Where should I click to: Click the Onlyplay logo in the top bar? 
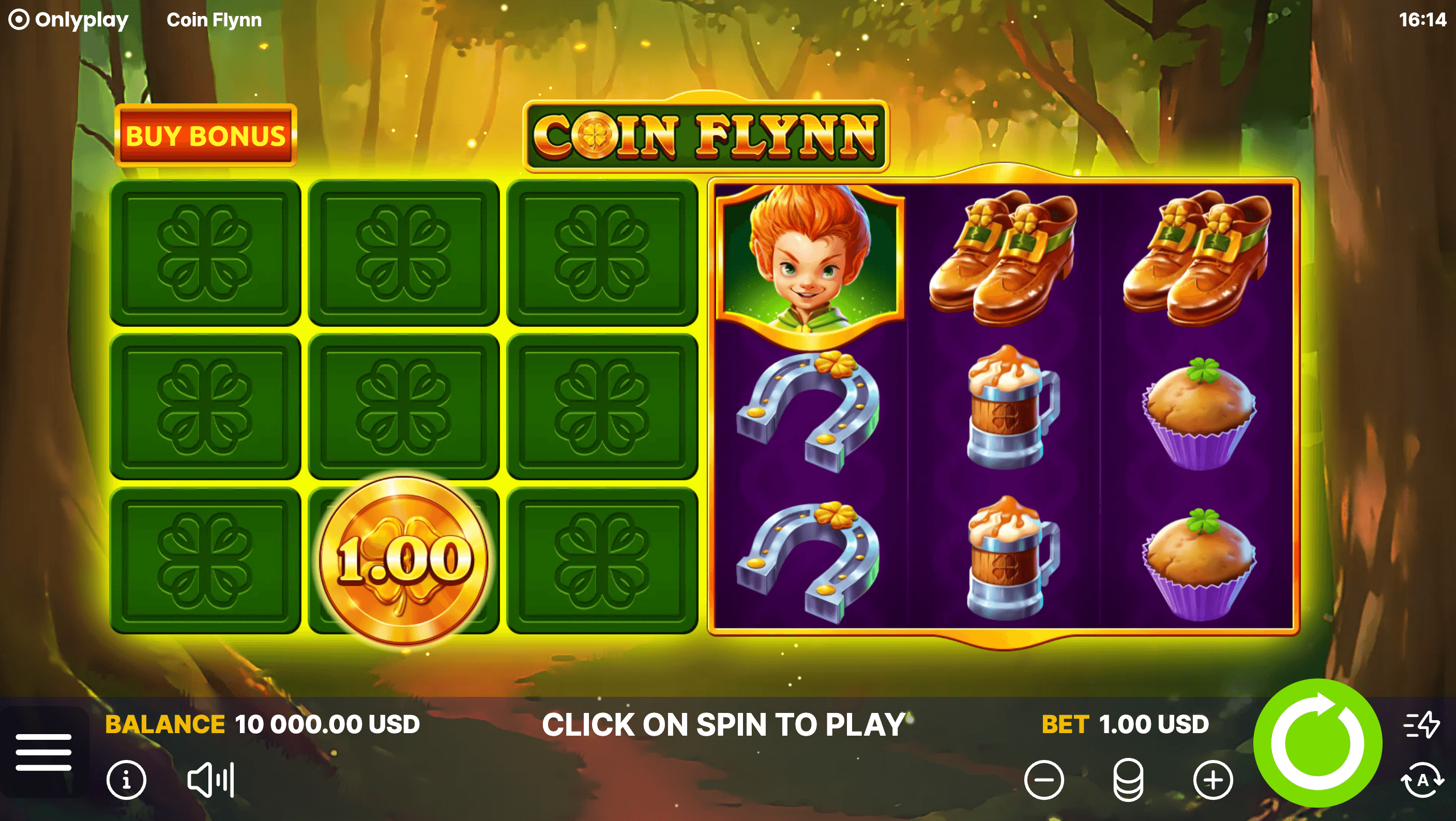pyautogui.click(x=68, y=20)
